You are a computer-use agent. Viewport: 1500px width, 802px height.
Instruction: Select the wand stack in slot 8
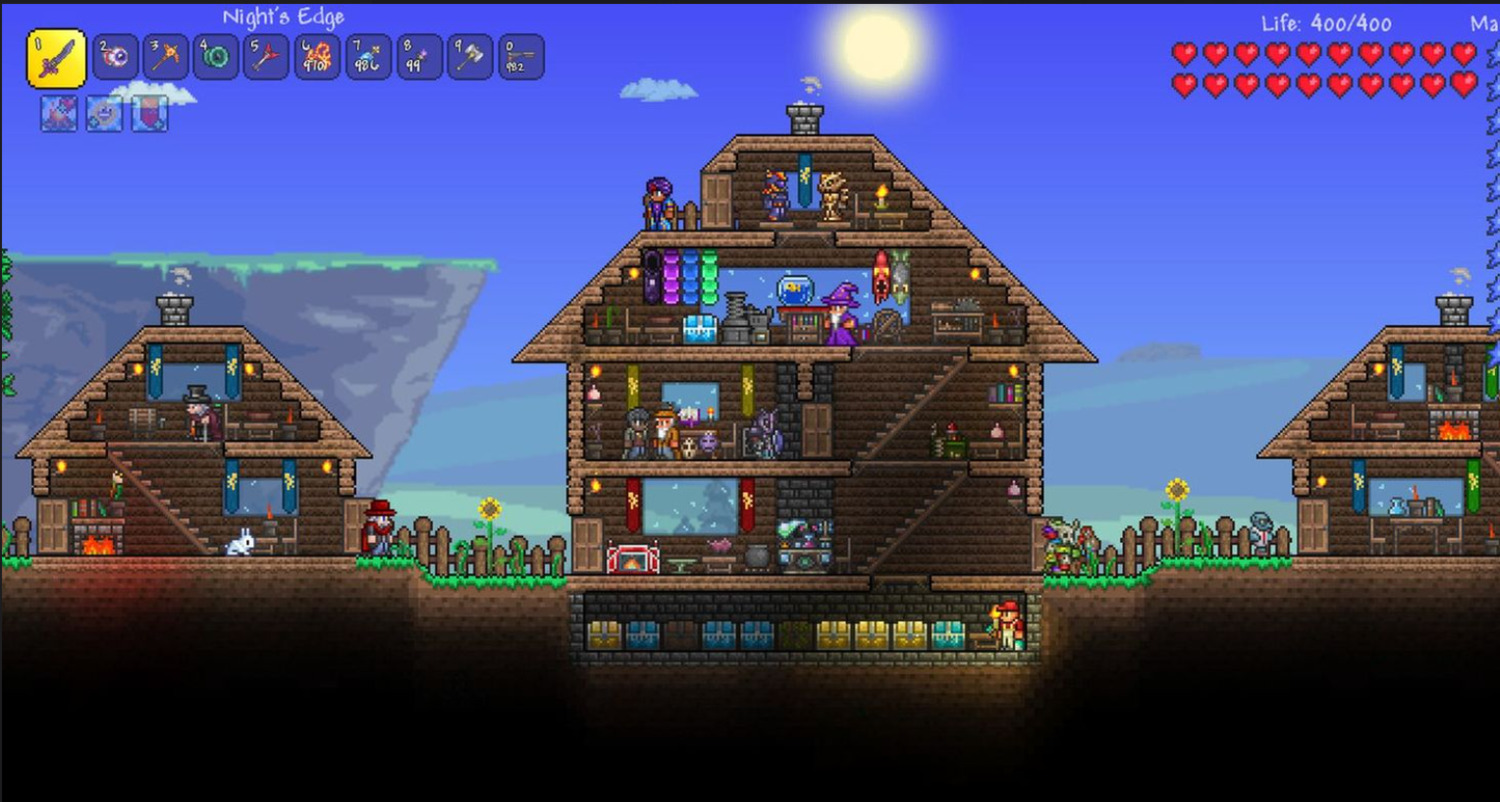(420, 58)
